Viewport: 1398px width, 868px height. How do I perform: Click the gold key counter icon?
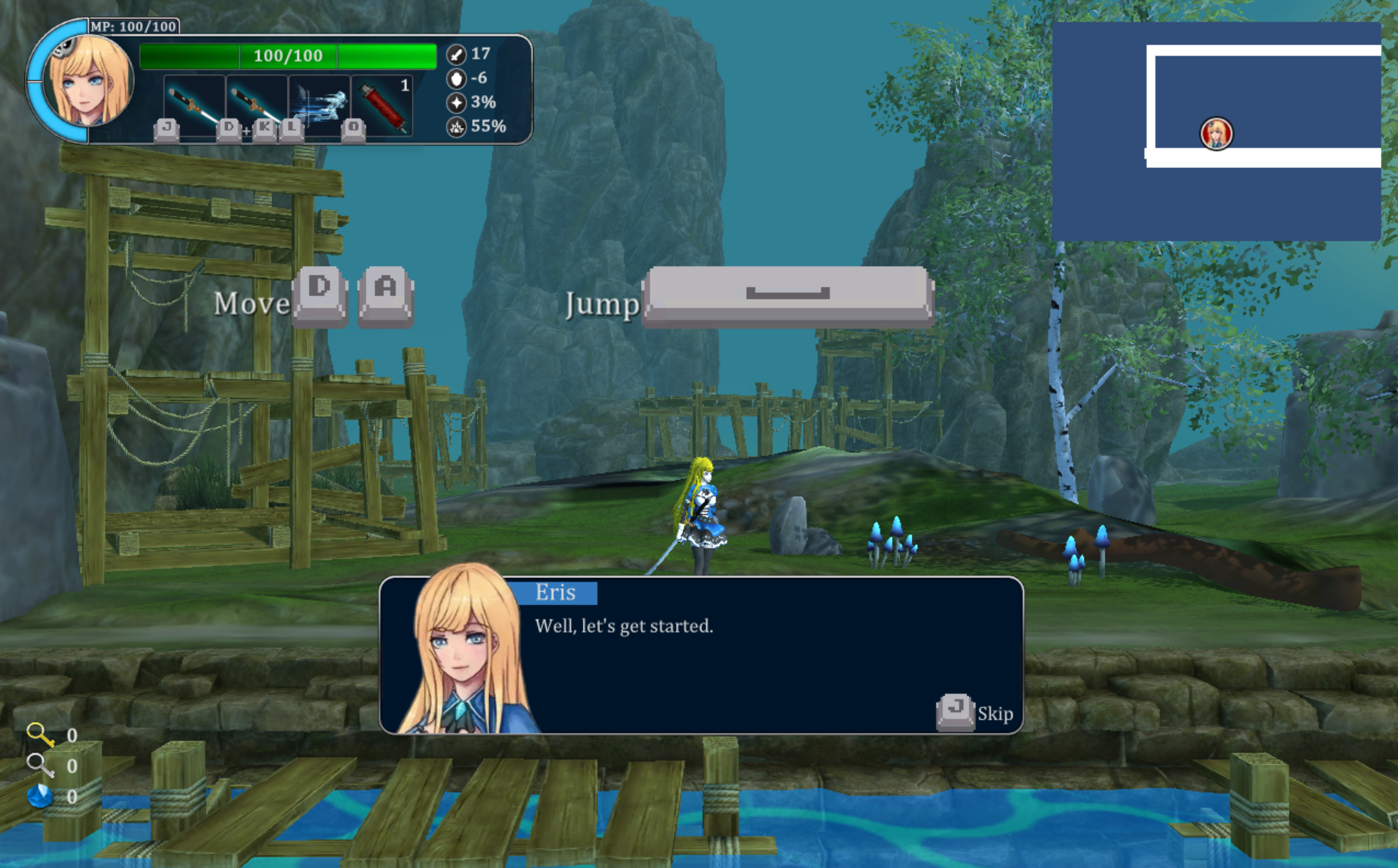point(39,734)
